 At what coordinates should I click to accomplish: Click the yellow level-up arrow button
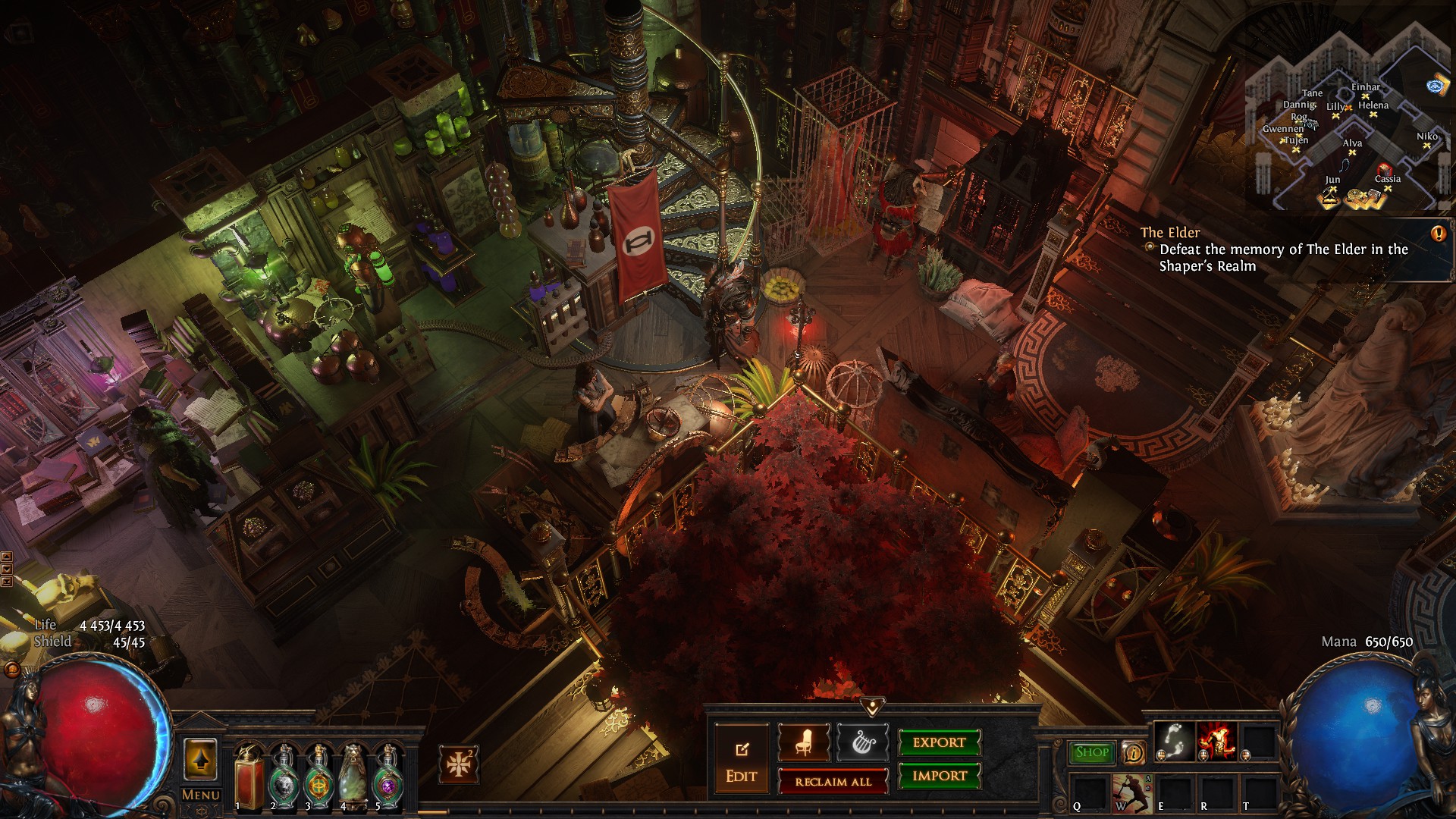200,759
